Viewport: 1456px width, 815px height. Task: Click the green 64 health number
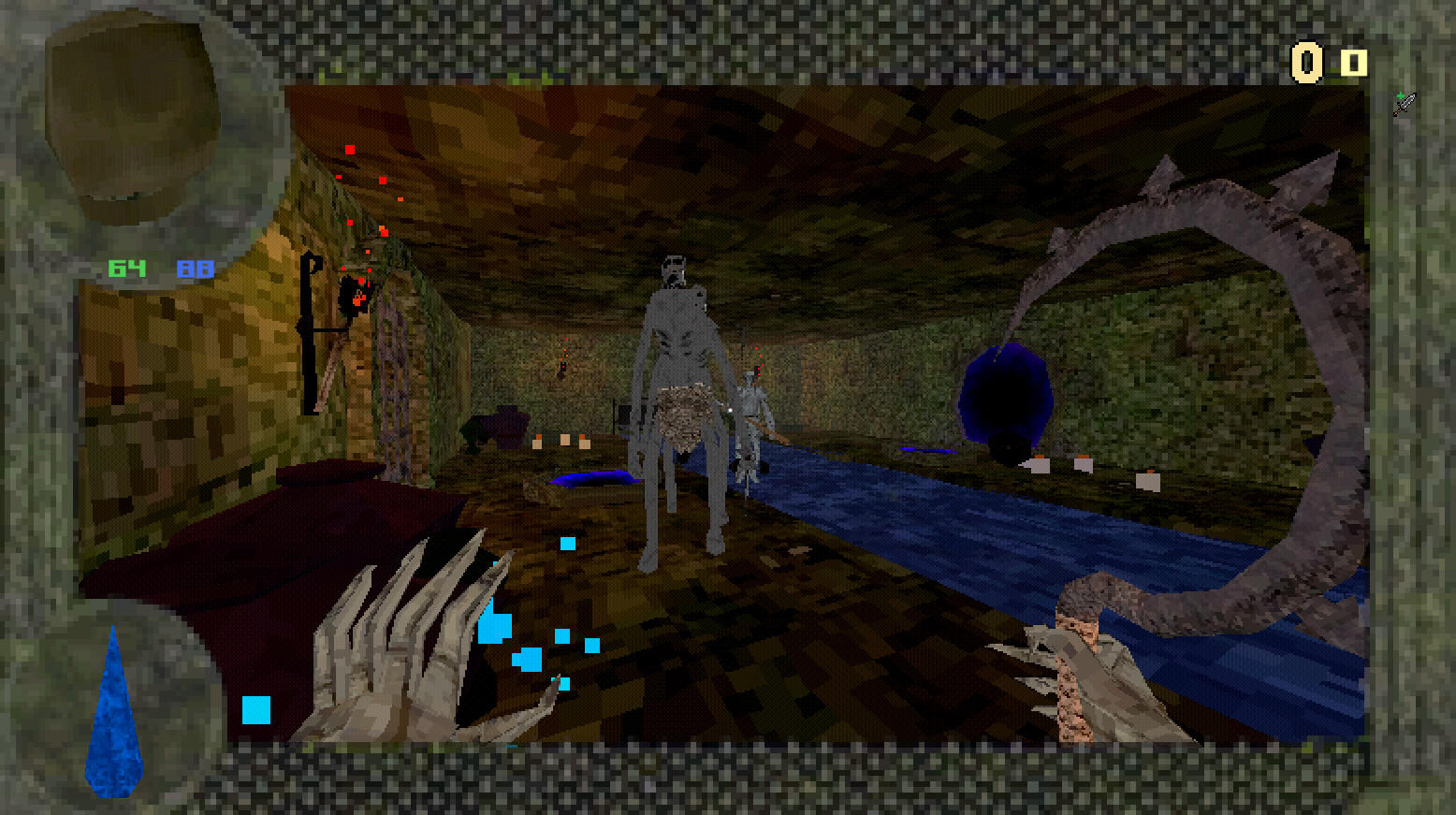point(128,269)
